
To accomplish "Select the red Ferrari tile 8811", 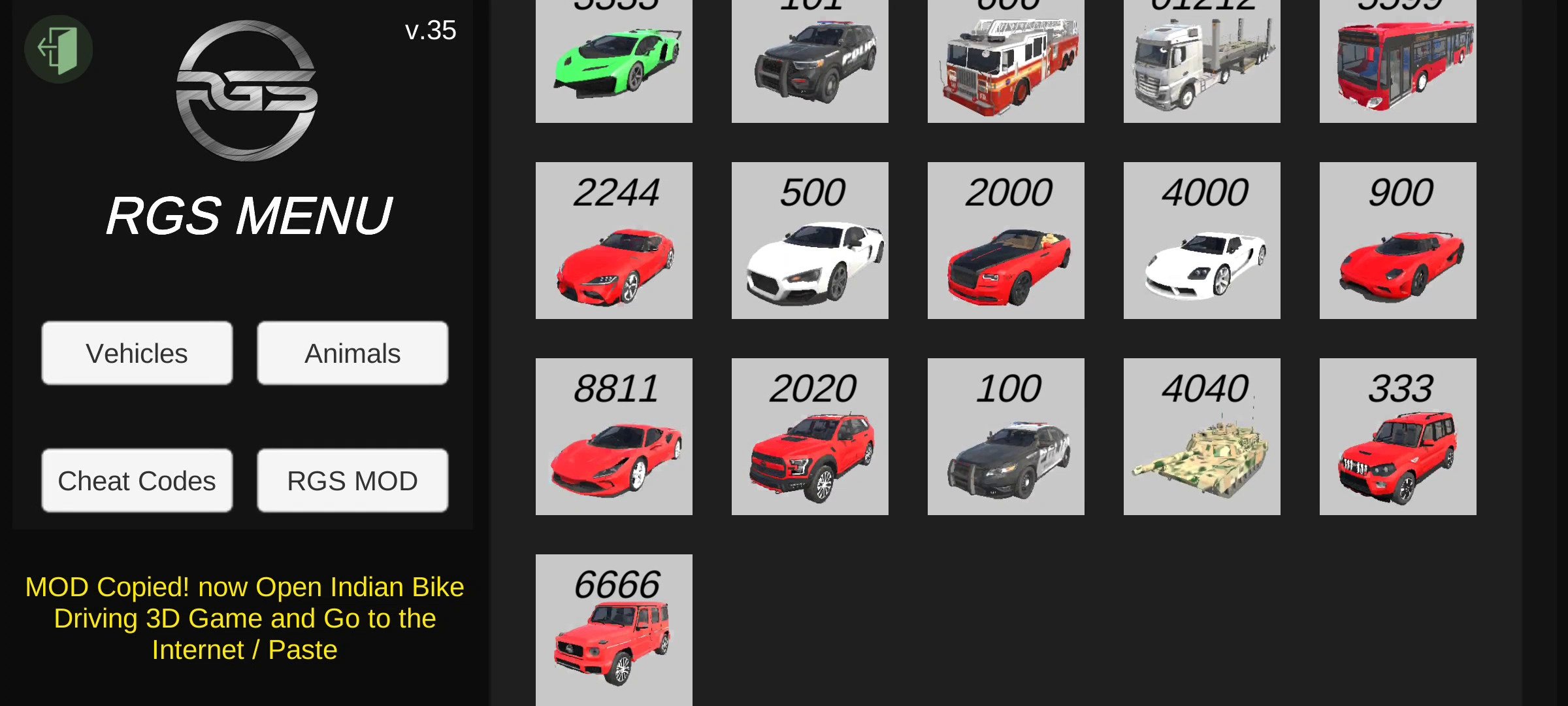I will coord(614,437).
